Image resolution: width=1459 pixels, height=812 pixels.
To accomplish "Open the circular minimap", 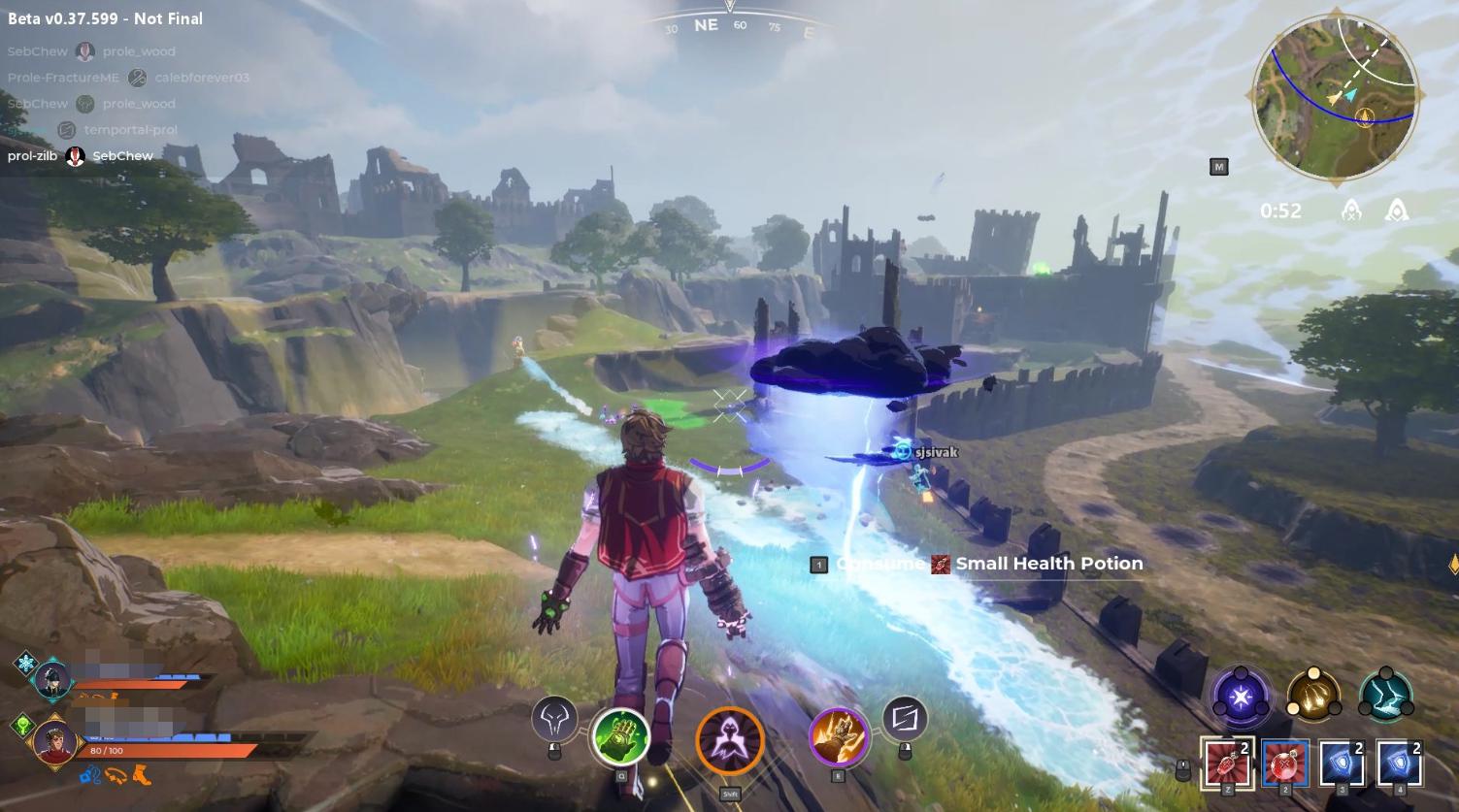I will point(1338,96).
